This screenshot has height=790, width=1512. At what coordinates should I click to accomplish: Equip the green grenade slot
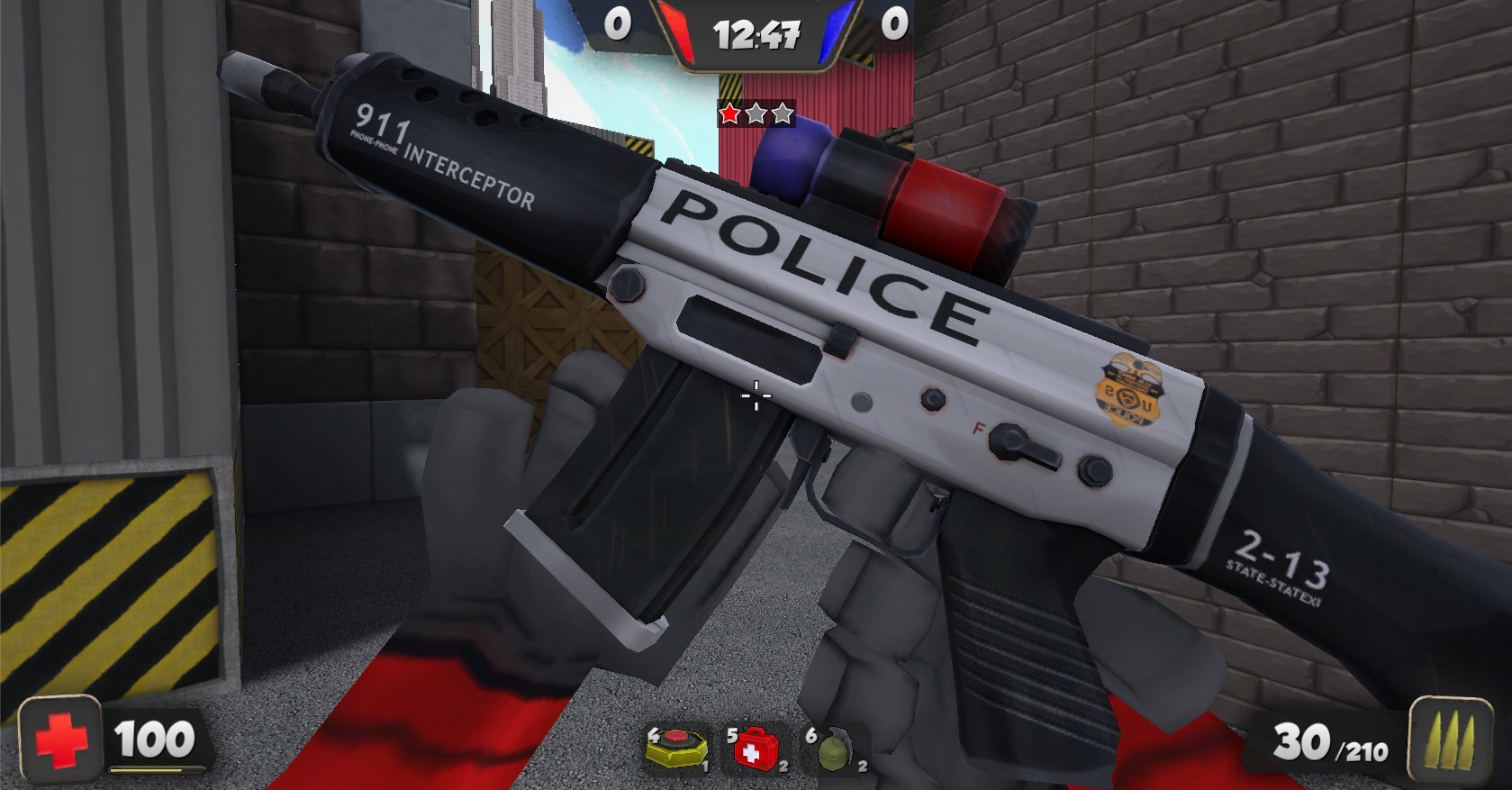pyautogui.click(x=837, y=750)
